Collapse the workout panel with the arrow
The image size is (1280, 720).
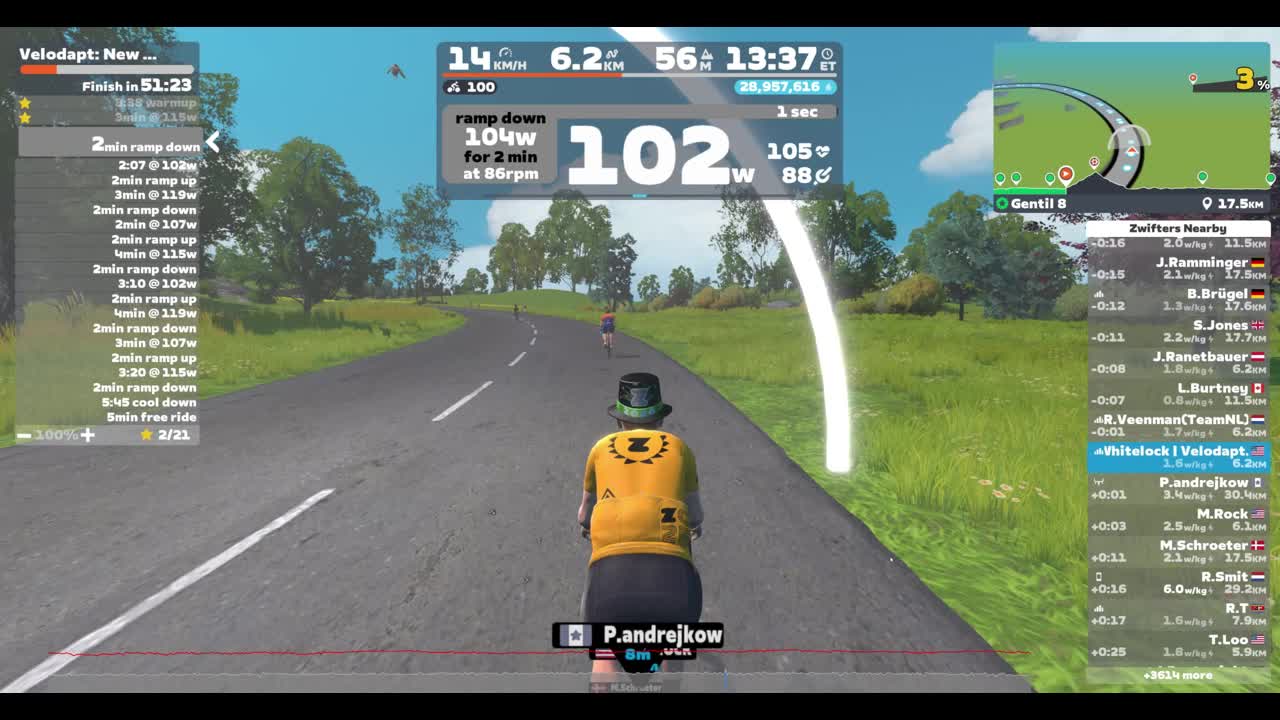click(x=212, y=143)
